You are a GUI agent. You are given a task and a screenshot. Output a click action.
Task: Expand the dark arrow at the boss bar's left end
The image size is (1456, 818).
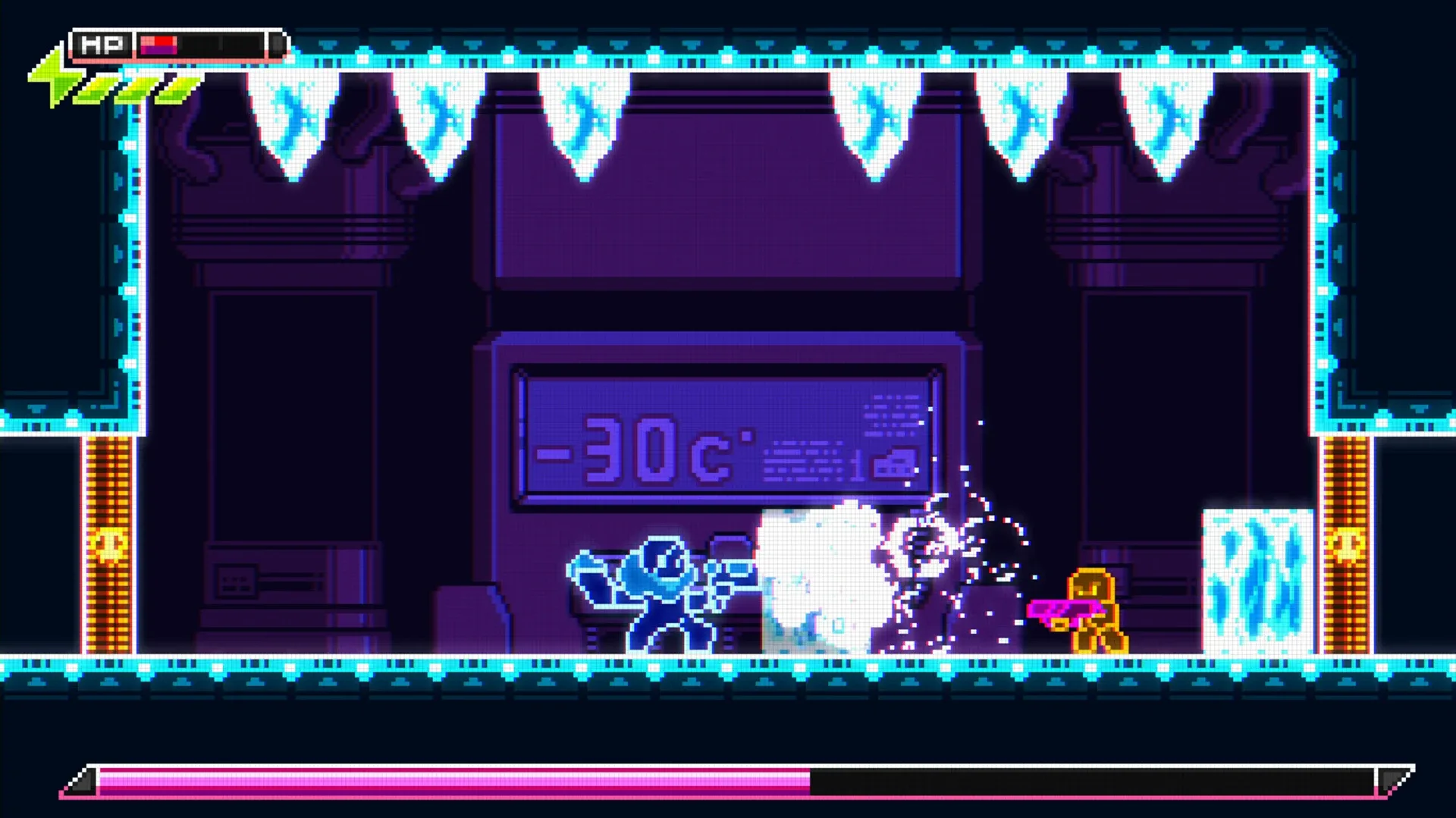coord(82,783)
